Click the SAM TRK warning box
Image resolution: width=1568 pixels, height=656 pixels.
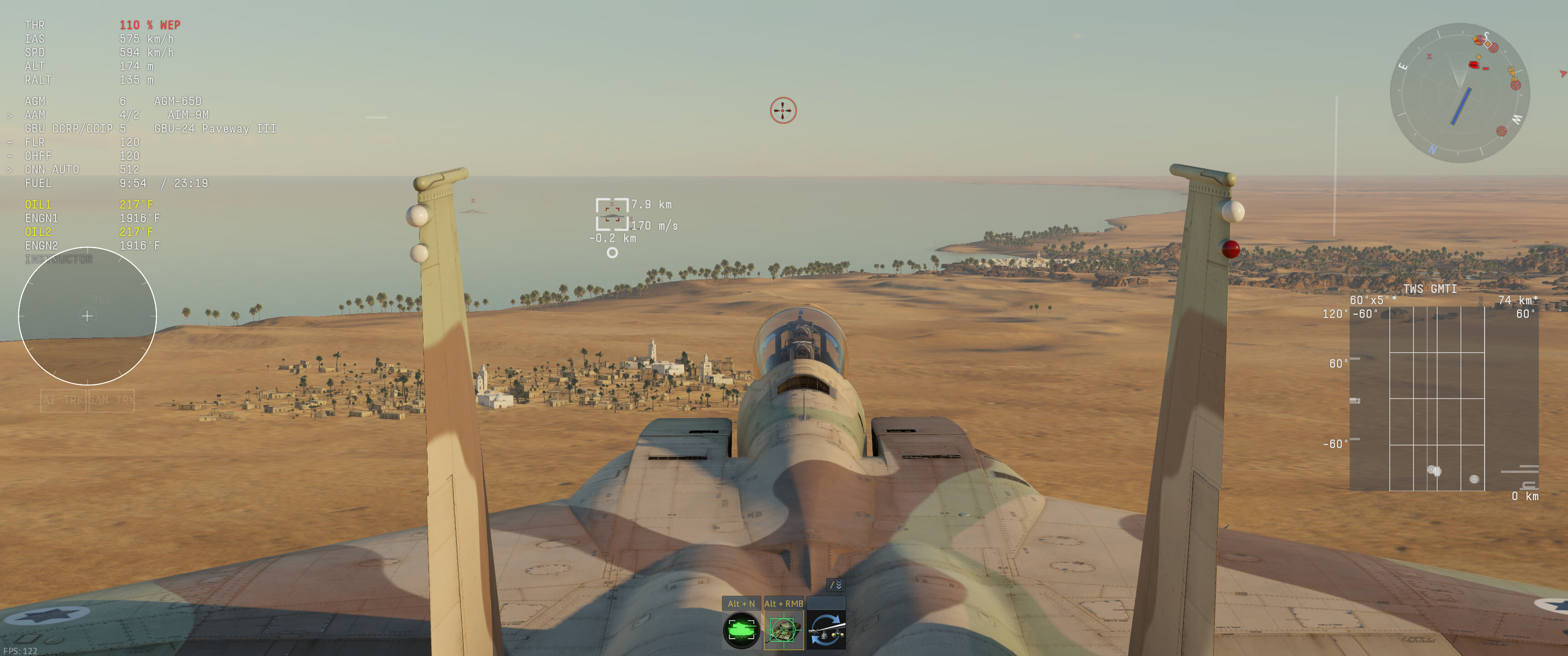(x=111, y=400)
